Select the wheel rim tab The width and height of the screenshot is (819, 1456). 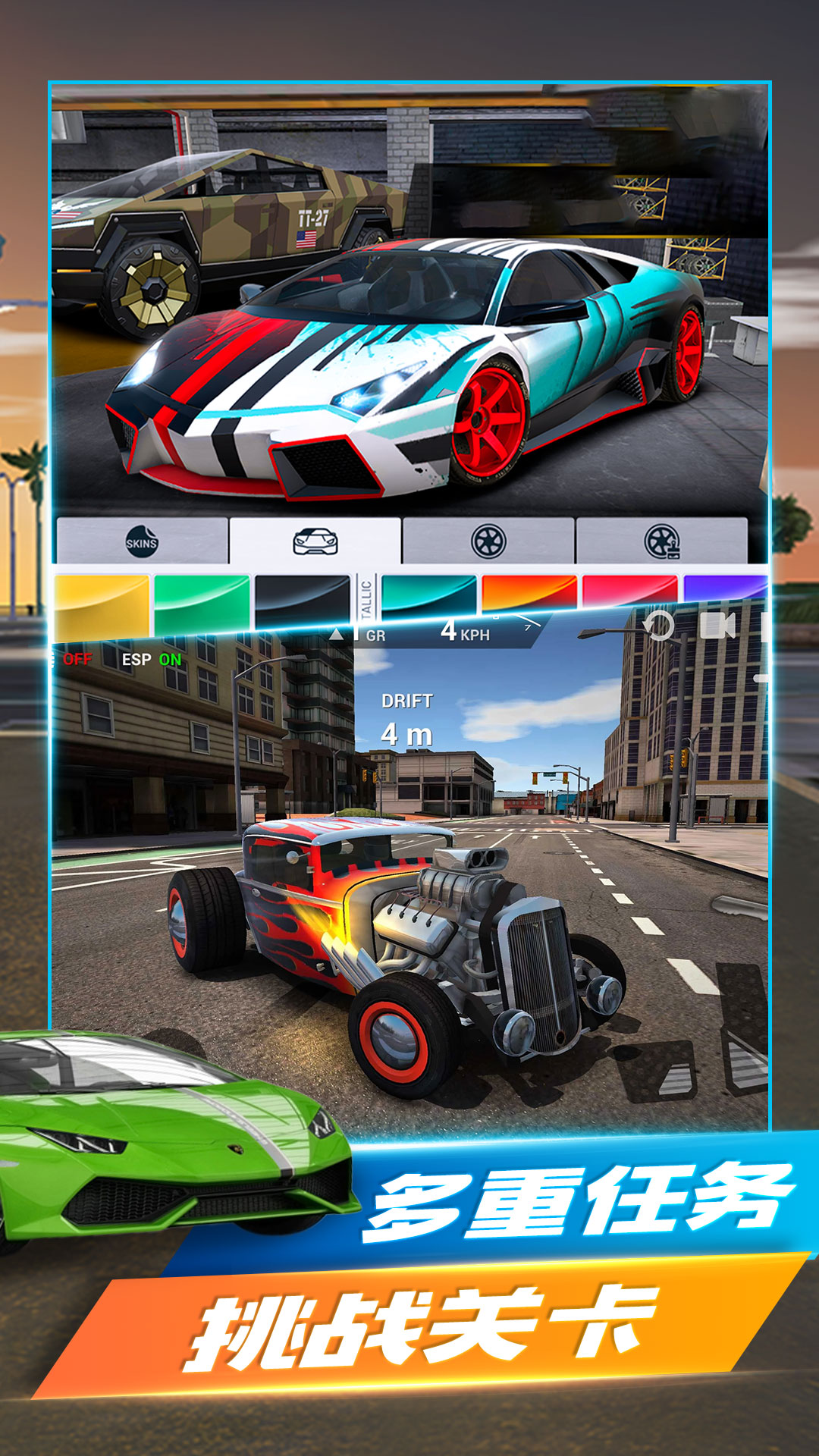488,541
